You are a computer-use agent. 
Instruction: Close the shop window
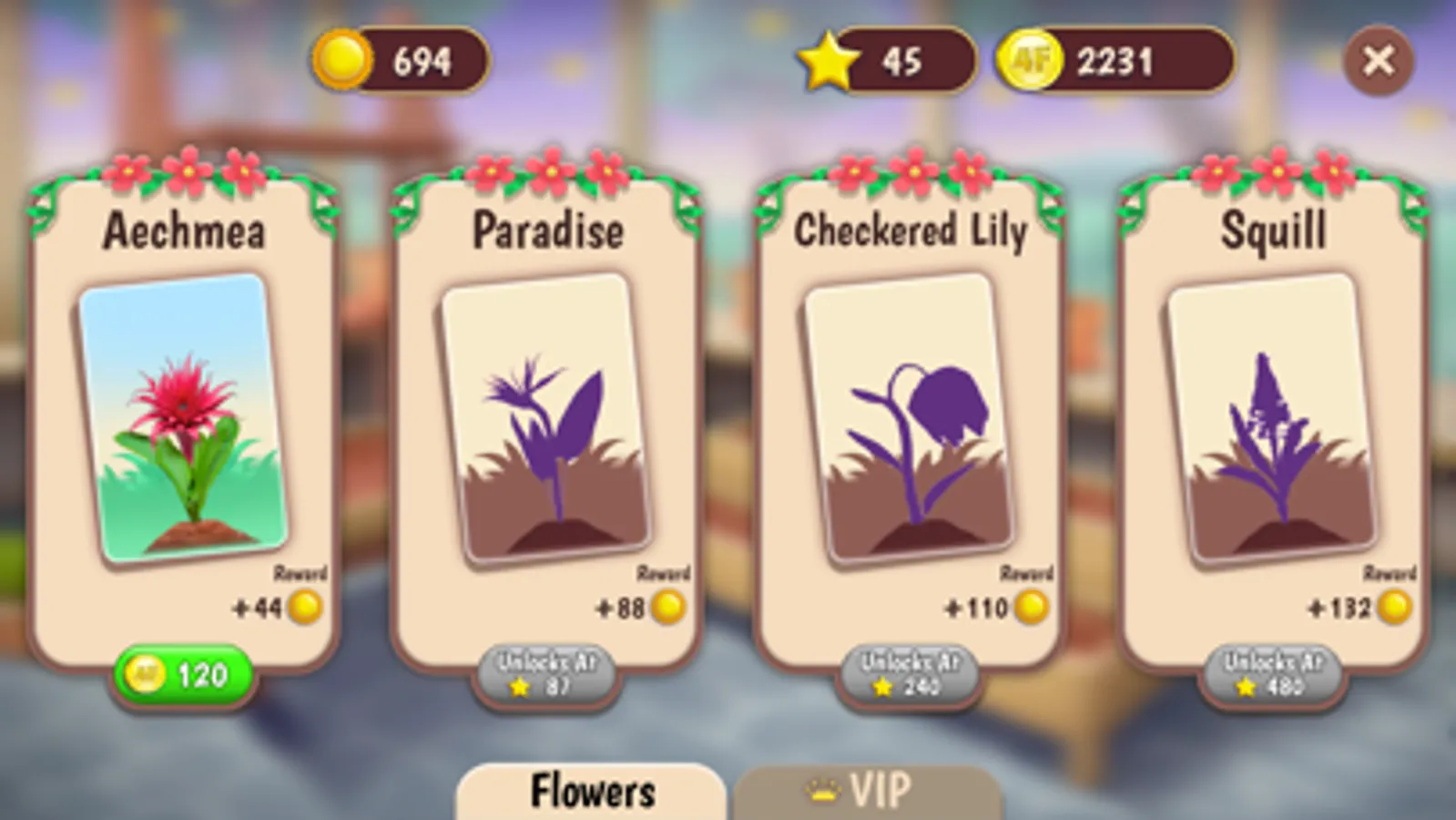point(1379,60)
